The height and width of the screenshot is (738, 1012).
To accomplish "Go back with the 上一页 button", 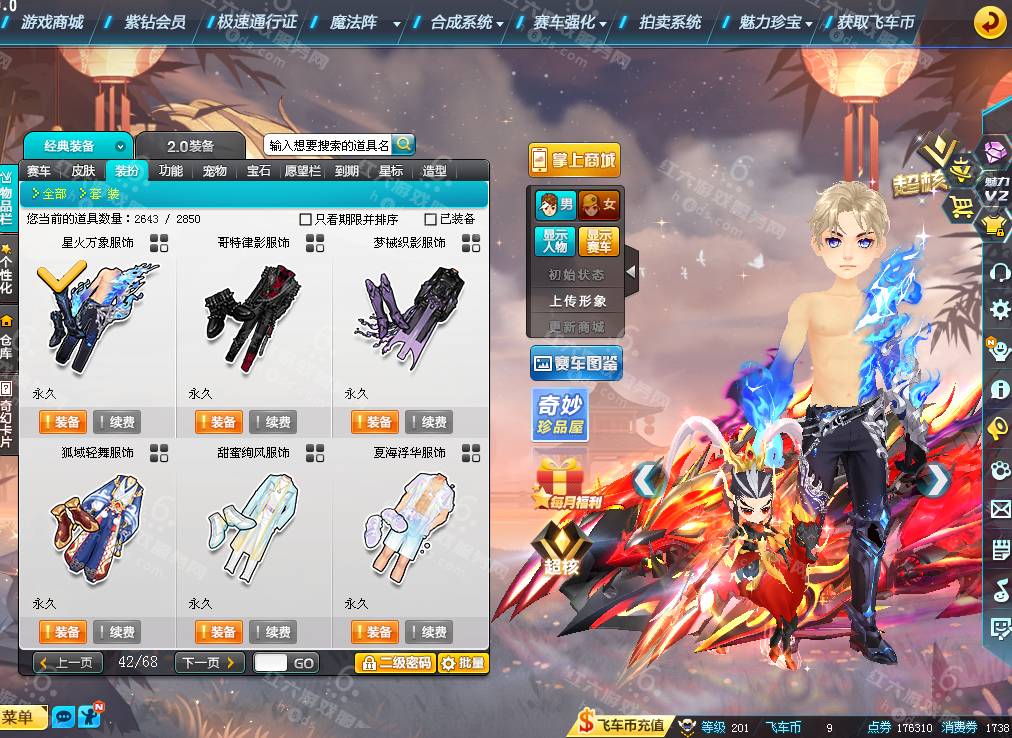I will pyautogui.click(x=68, y=662).
